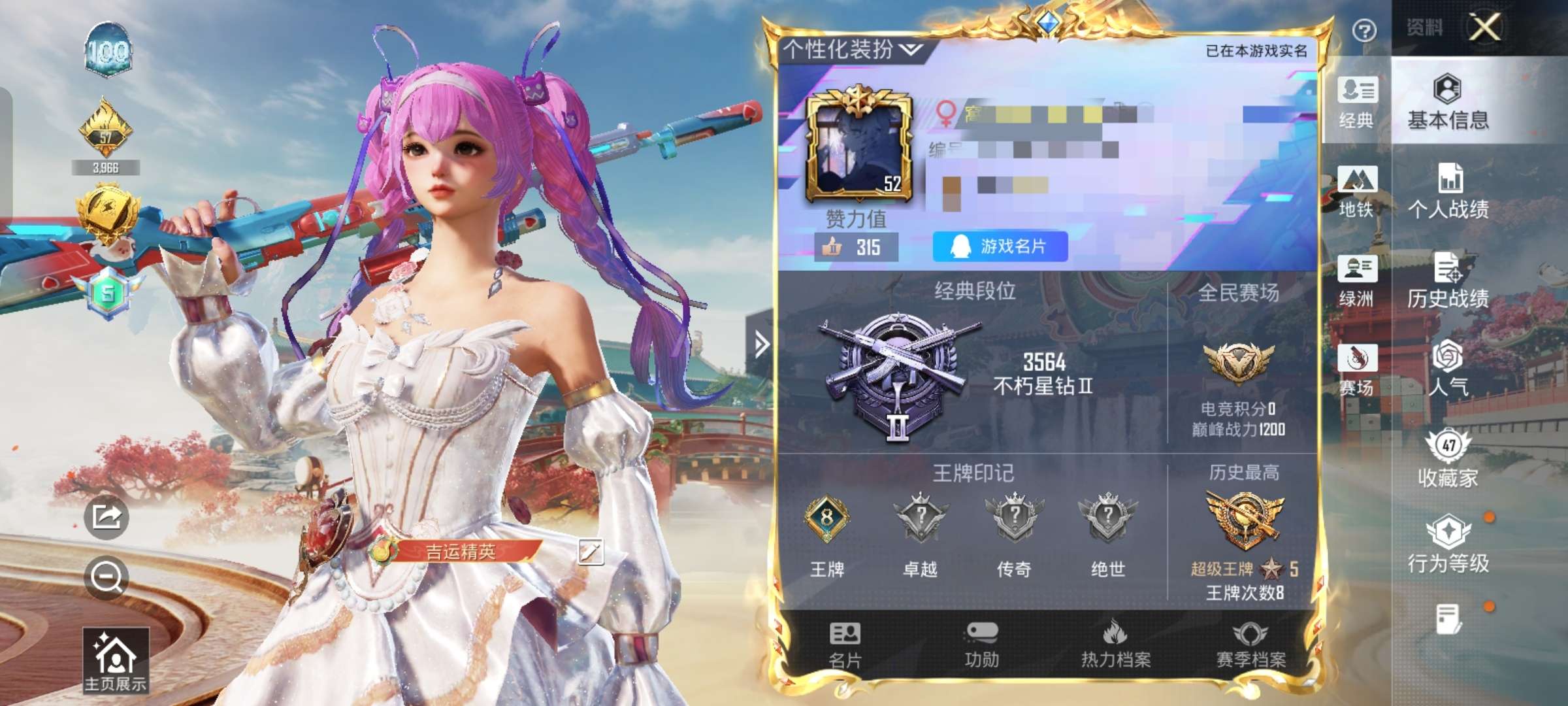Edit the 吉运精英 title with pencil icon
The image size is (1568, 706).
590,552
